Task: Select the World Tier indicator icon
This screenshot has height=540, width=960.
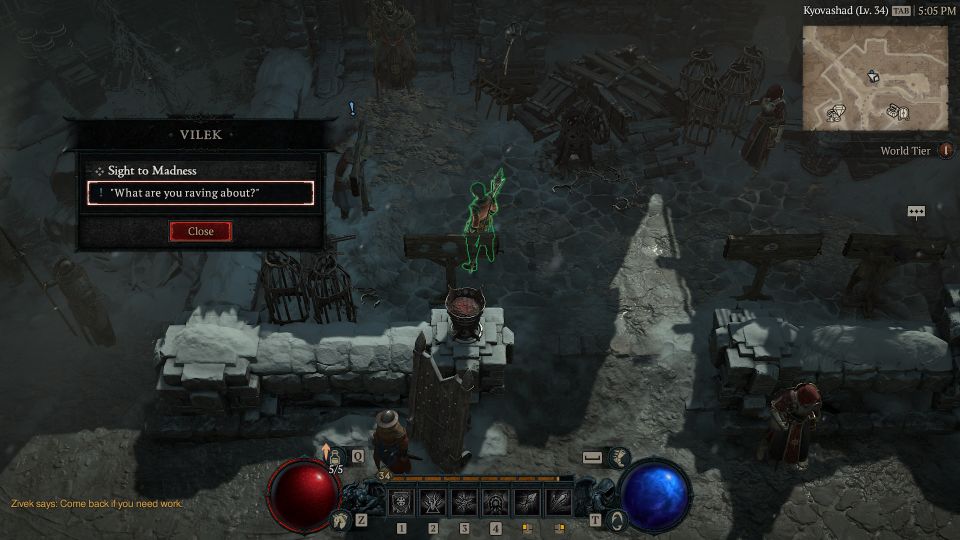Action: (x=945, y=151)
